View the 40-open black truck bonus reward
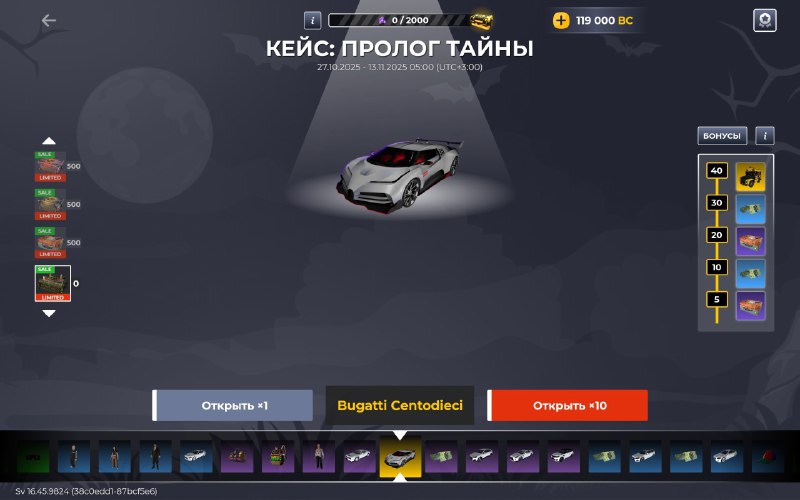The width and height of the screenshot is (800, 500). [x=751, y=176]
